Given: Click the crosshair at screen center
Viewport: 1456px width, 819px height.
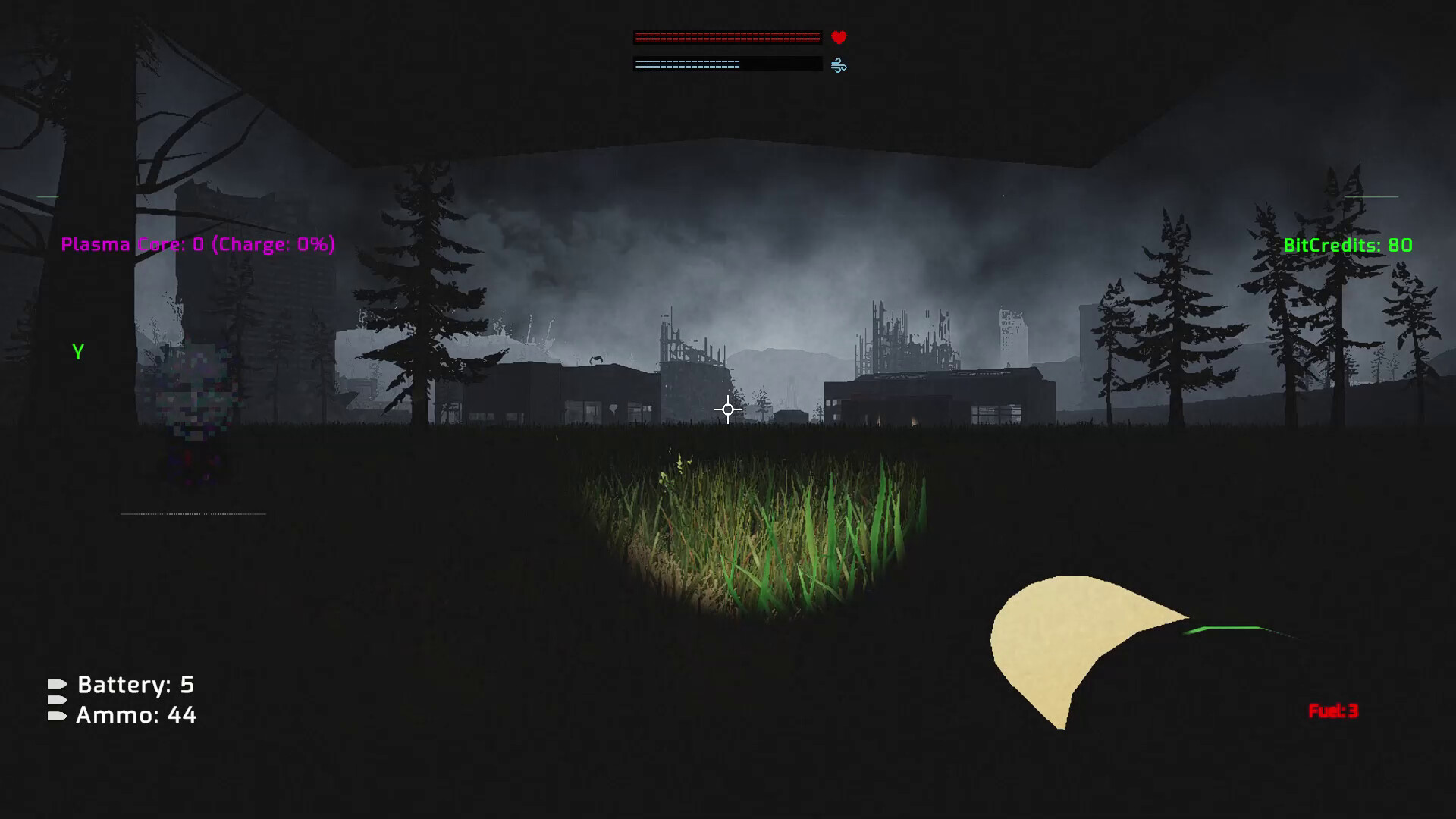Looking at the screenshot, I should click(727, 409).
